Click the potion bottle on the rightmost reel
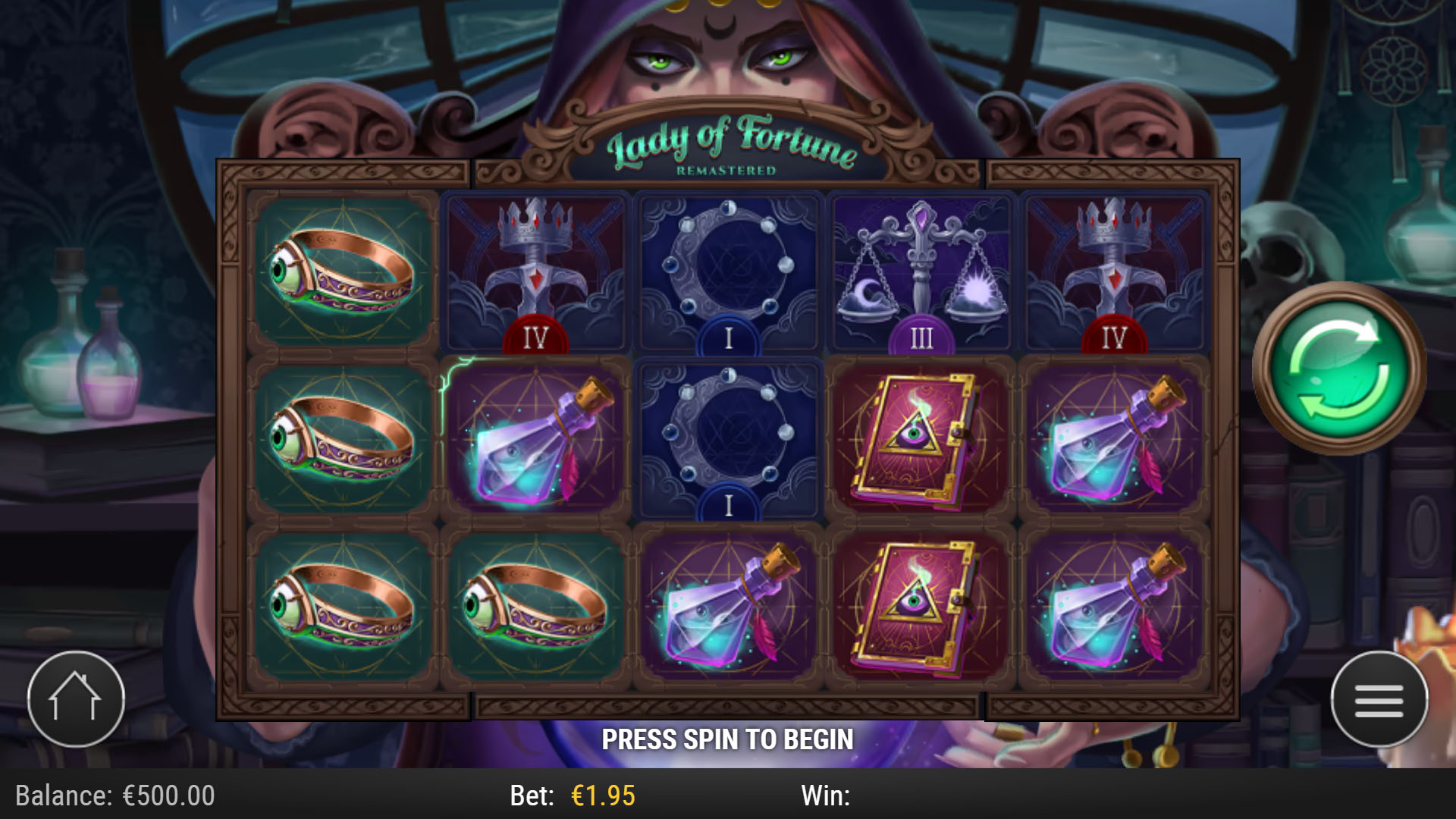The image size is (1456, 819). coord(1112,438)
